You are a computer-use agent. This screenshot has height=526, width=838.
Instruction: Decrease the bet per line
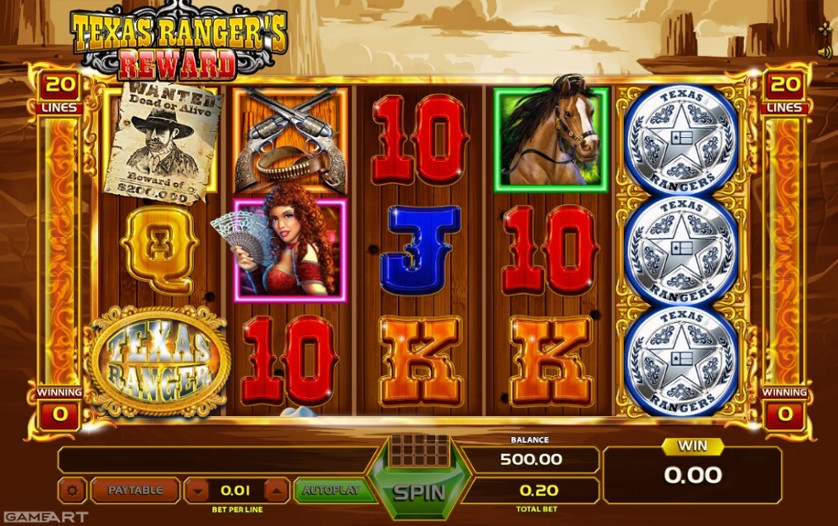tap(198, 491)
